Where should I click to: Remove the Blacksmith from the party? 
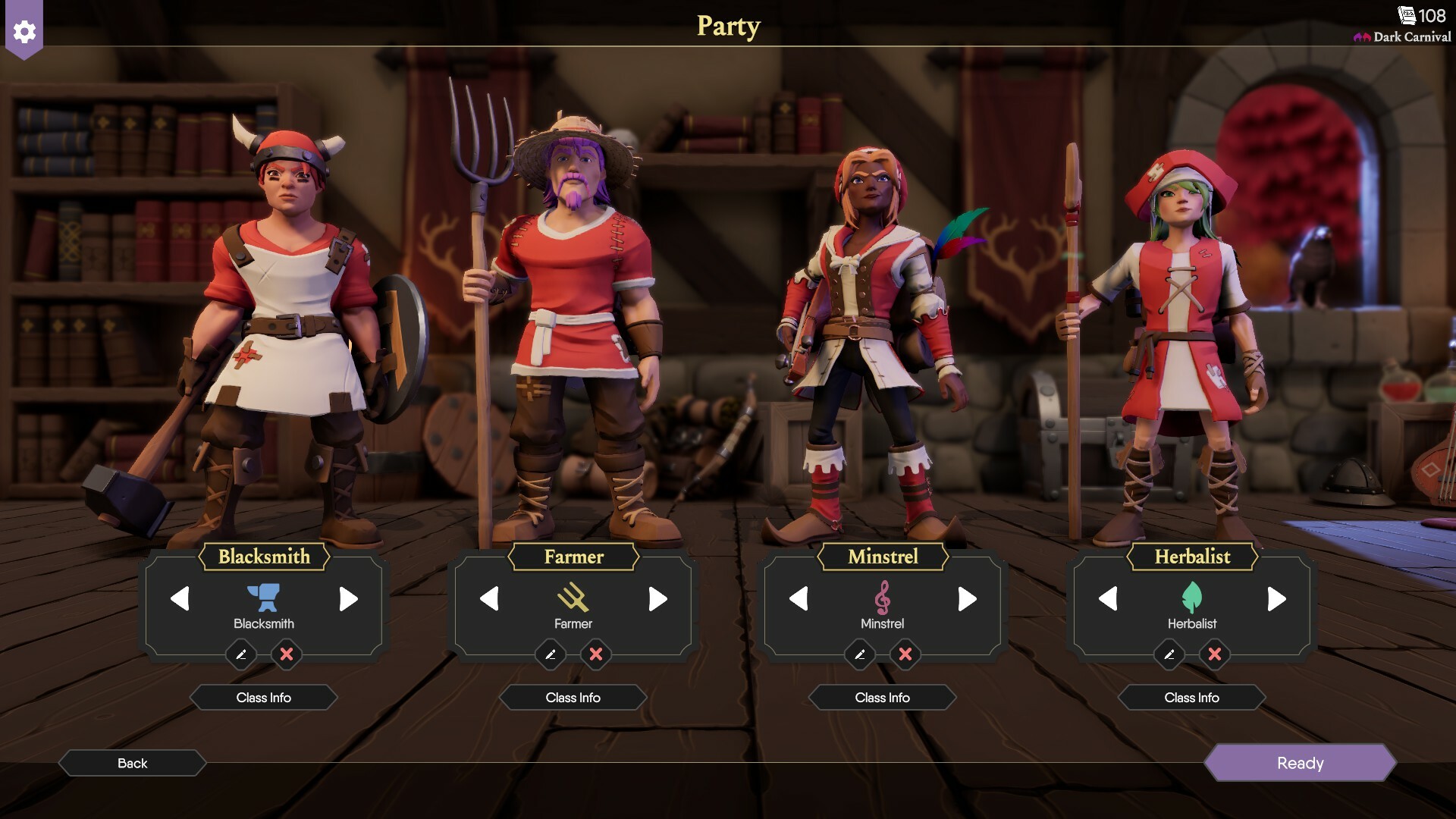[x=287, y=654]
